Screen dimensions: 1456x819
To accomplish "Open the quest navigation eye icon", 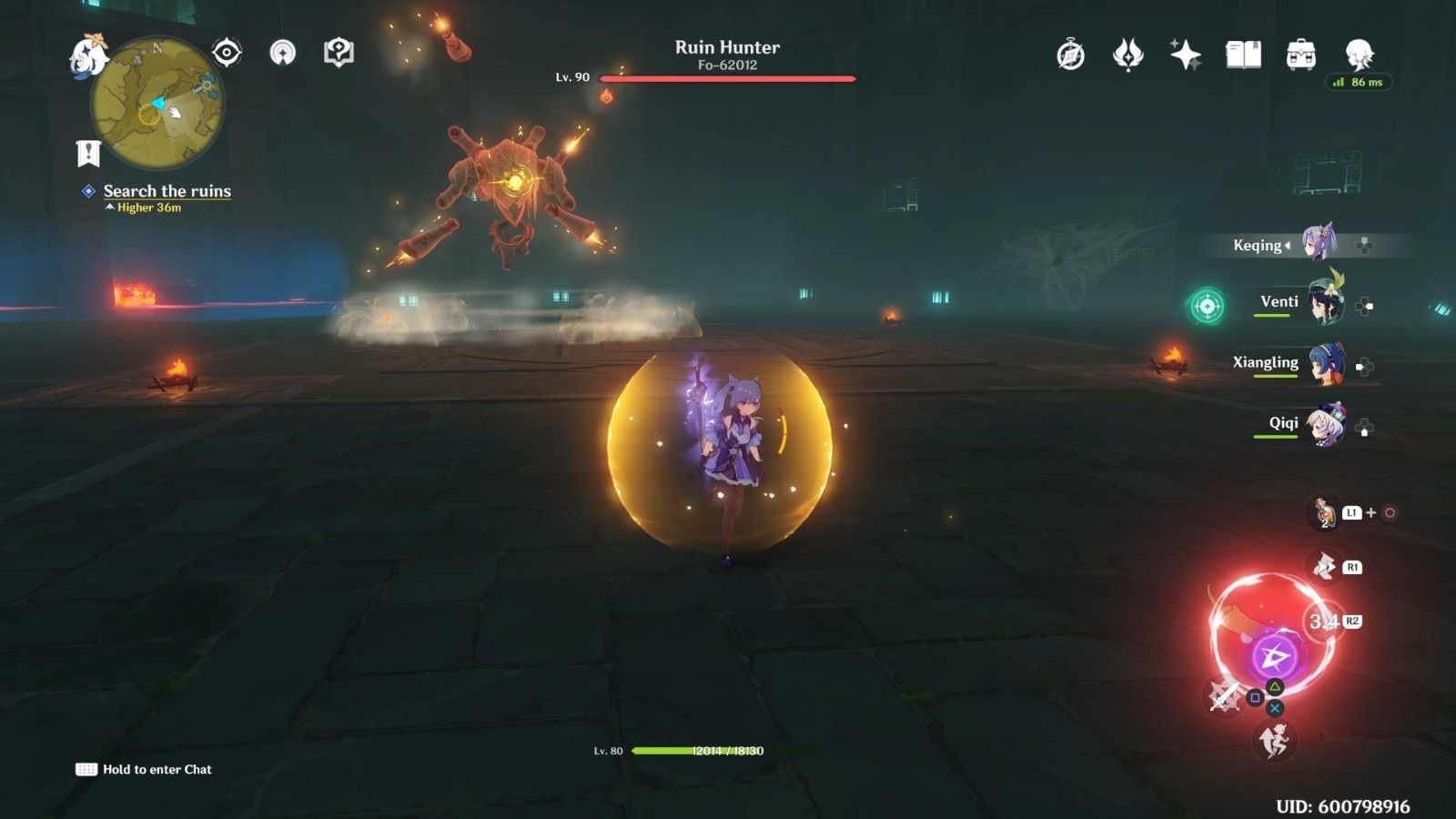I will 227,53.
